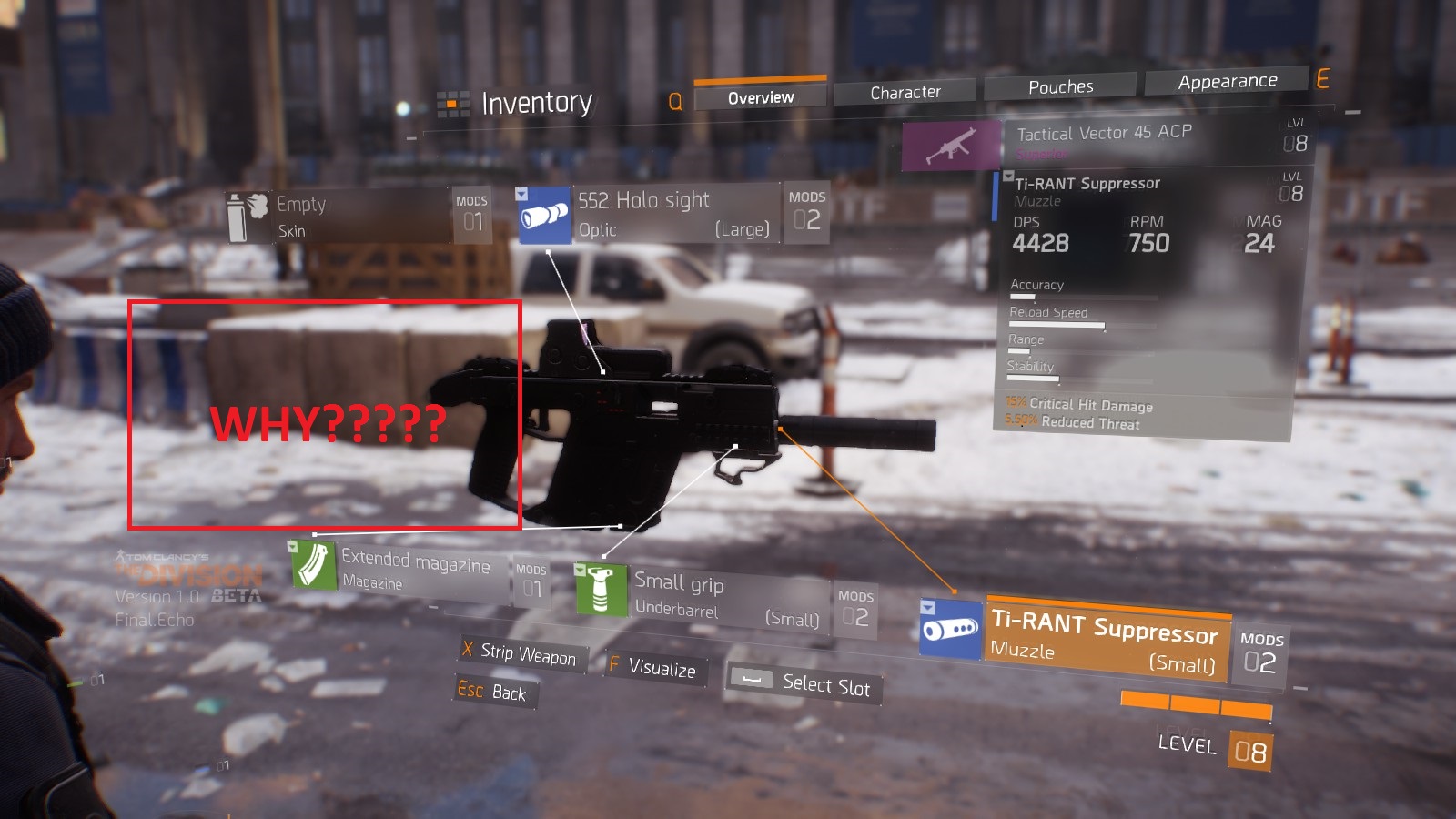Click the Inventory grid icon in the header
This screenshot has width=1456, height=819.
(451, 103)
